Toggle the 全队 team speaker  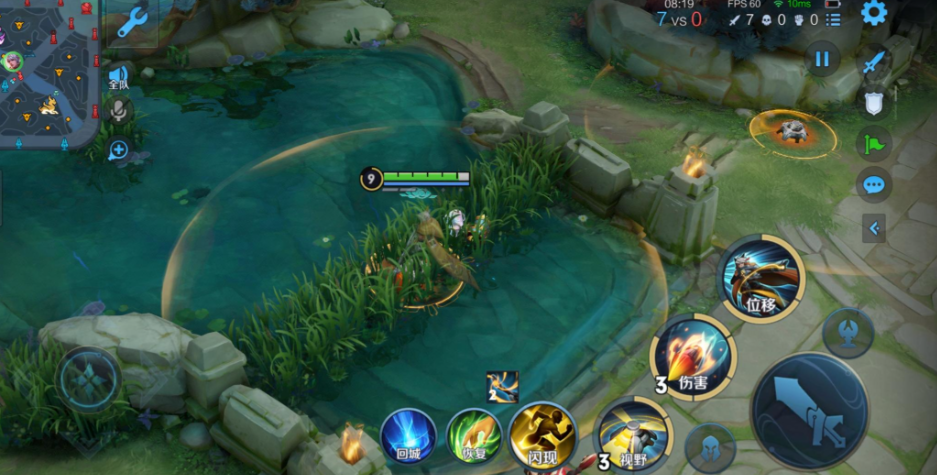(118, 77)
